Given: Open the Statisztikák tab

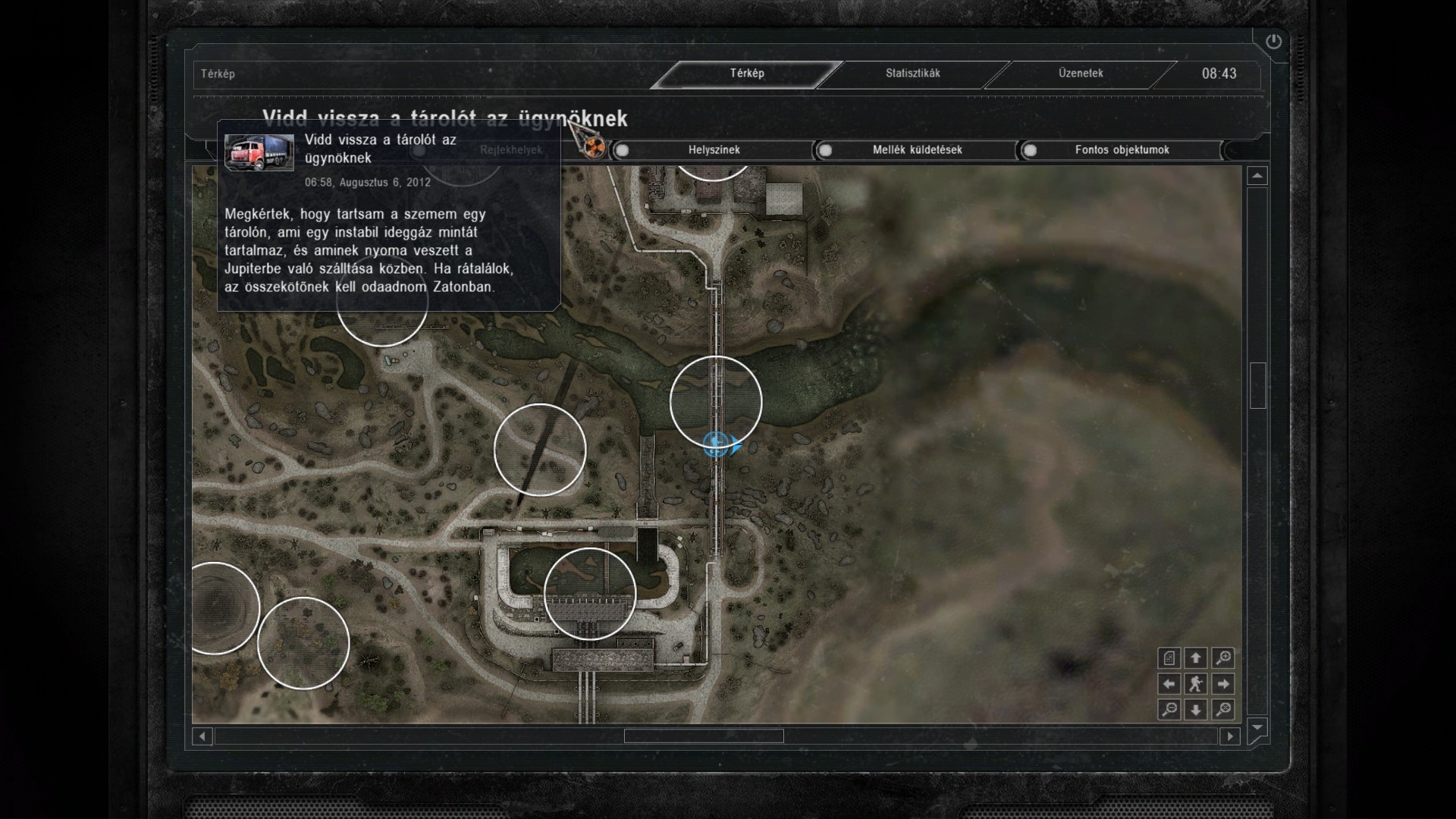Looking at the screenshot, I should tap(912, 74).
